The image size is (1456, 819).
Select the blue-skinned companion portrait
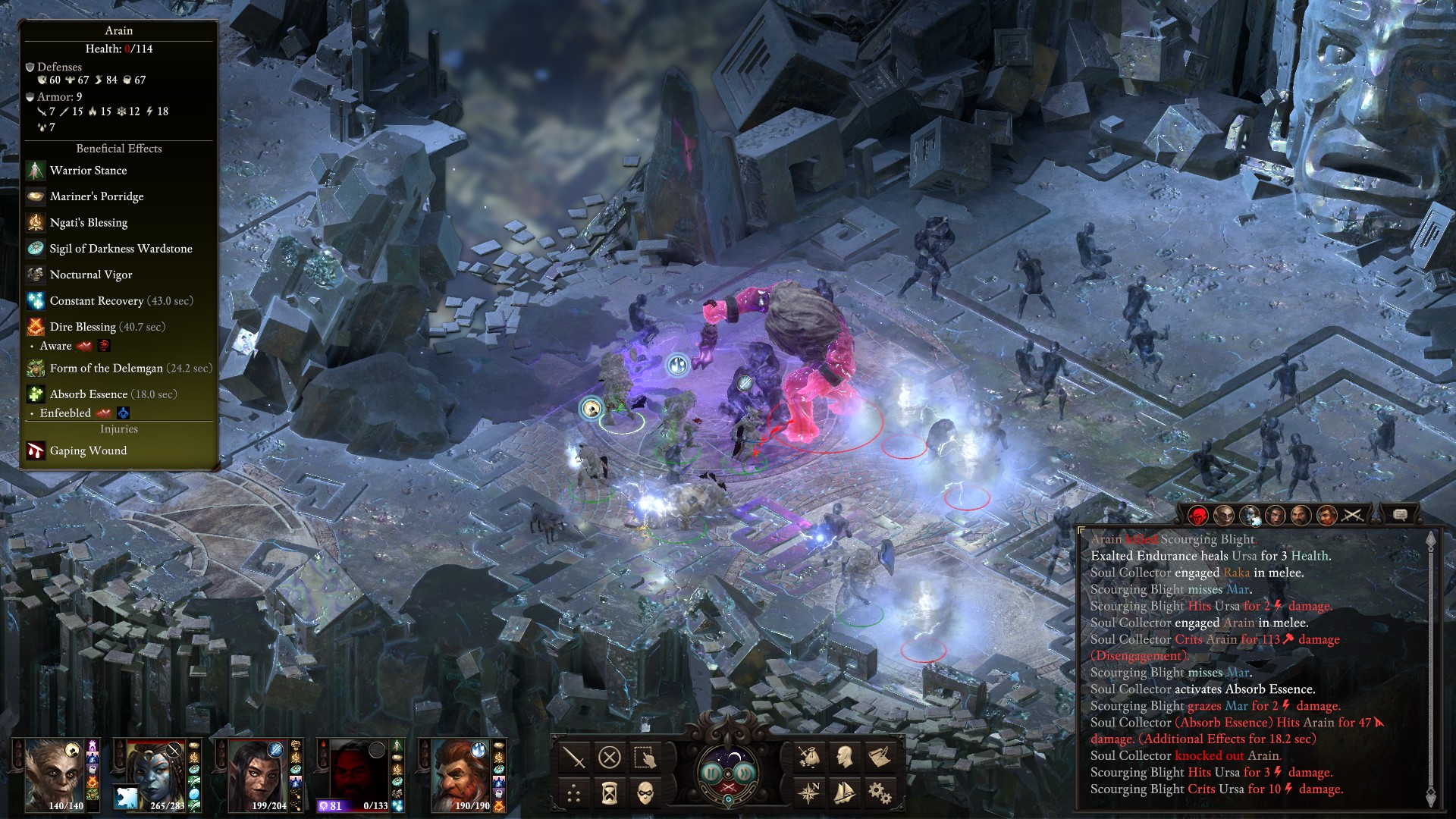[155, 773]
